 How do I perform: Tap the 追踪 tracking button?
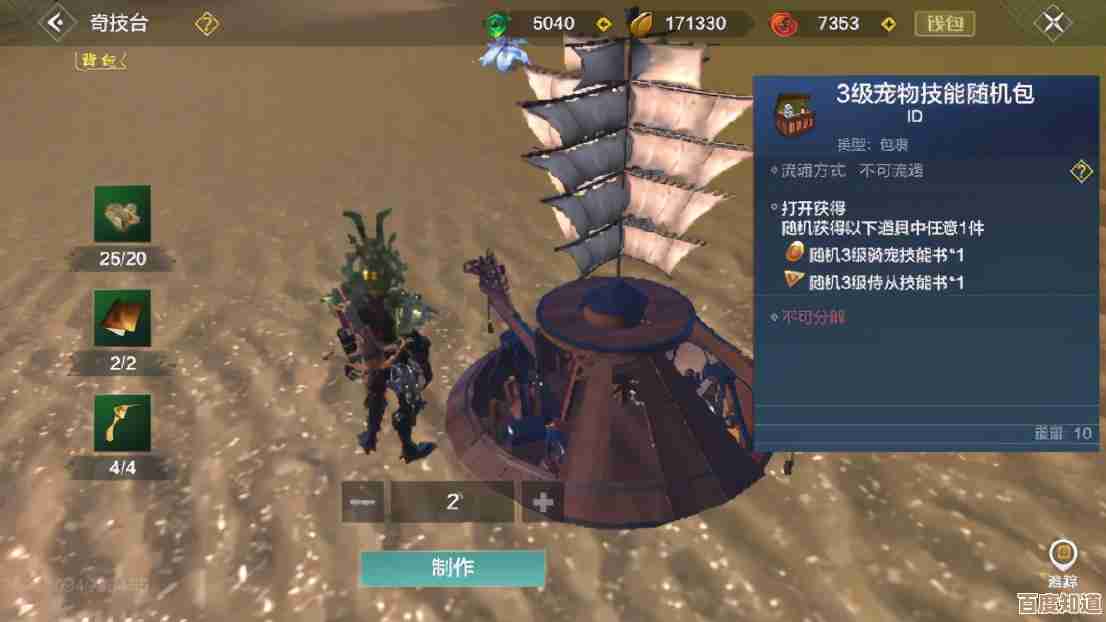[1062, 562]
